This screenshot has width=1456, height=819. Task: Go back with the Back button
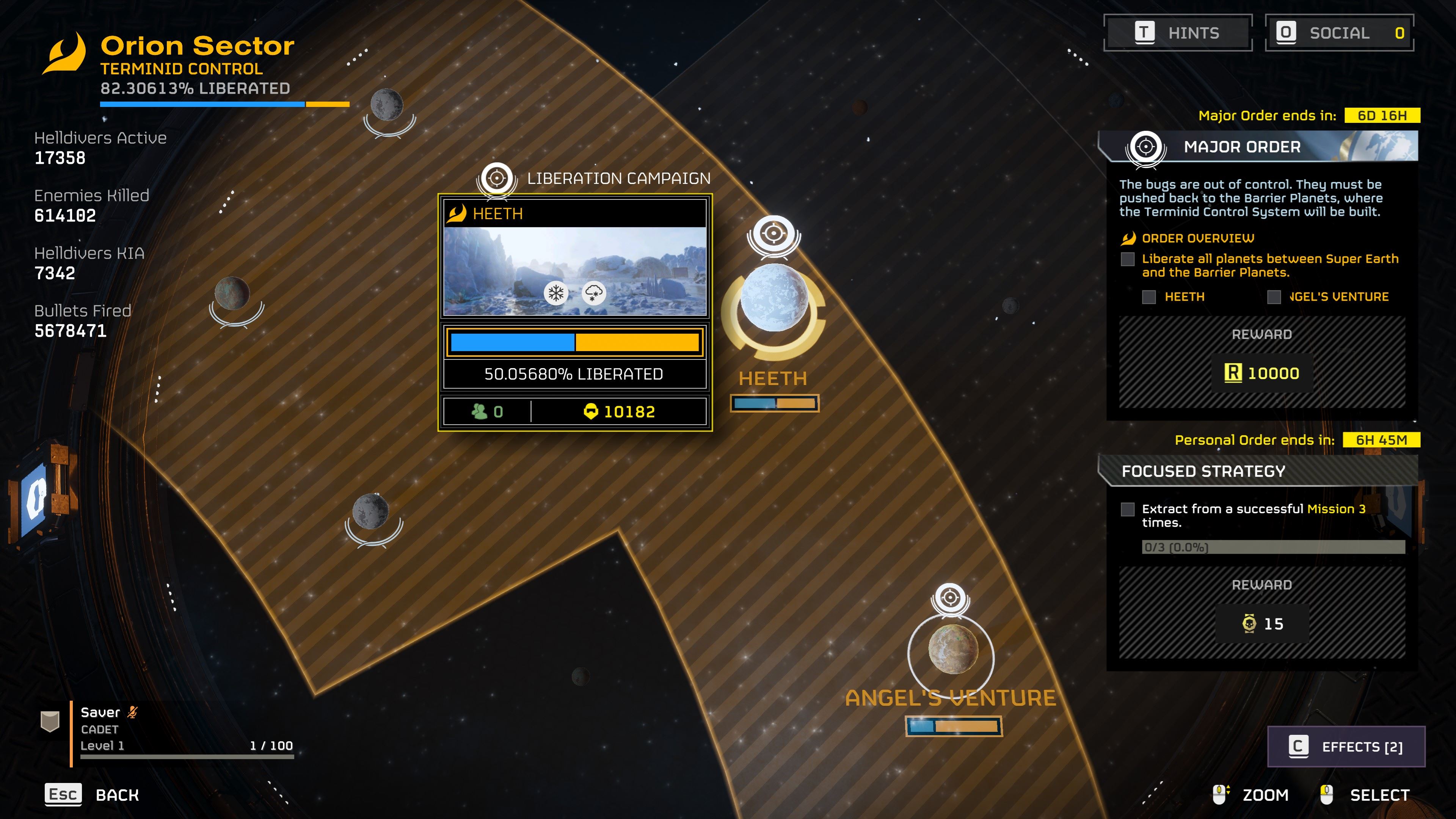(93, 795)
